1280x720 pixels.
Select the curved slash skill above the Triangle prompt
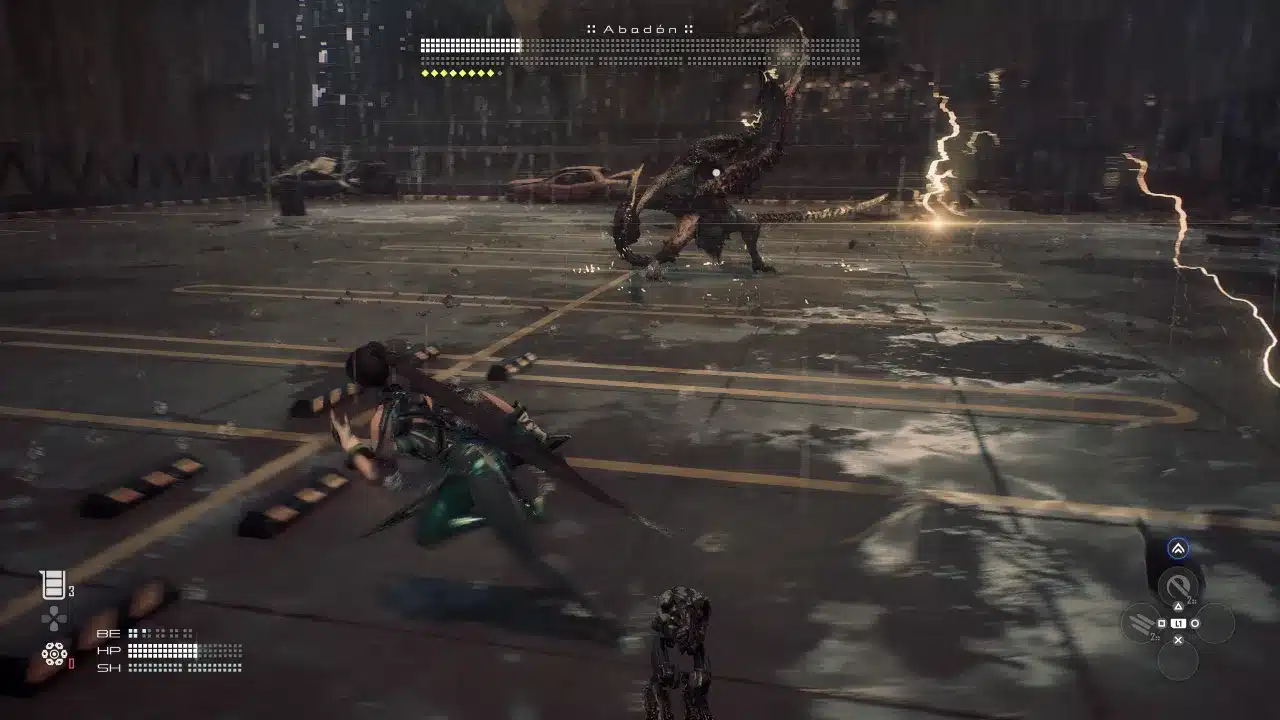[x=1177, y=582]
